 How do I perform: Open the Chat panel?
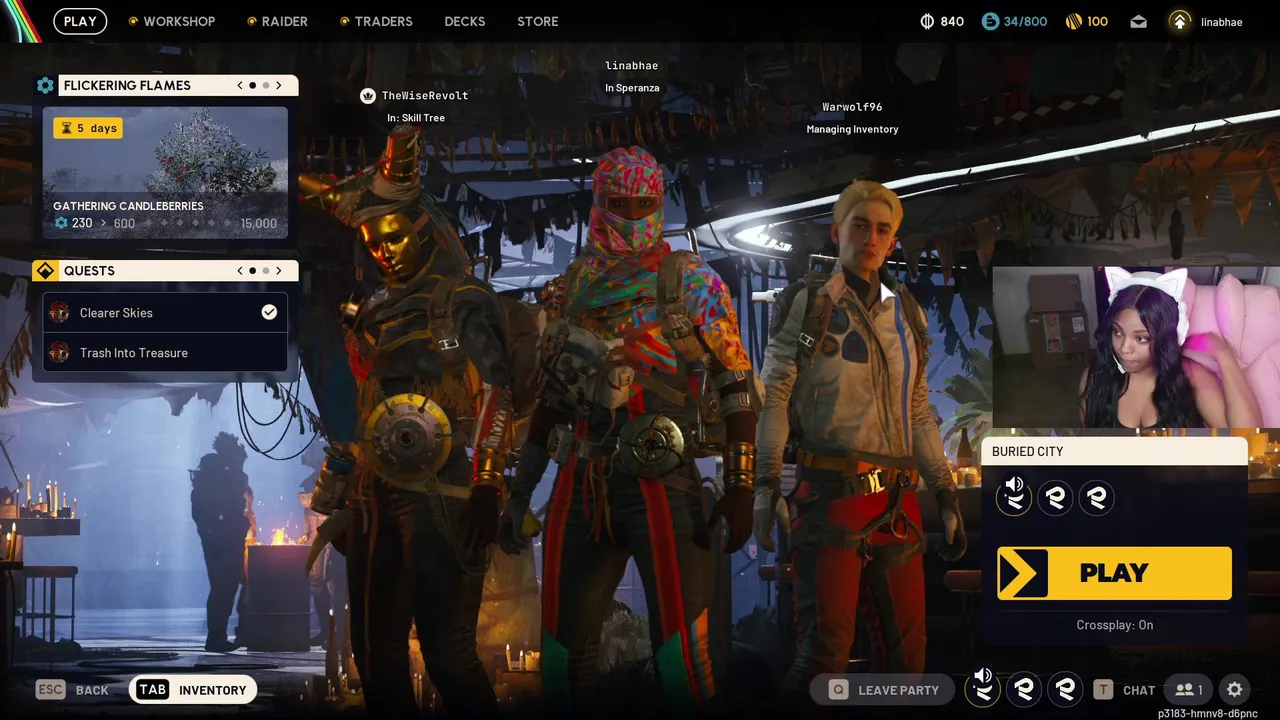(x=1125, y=690)
